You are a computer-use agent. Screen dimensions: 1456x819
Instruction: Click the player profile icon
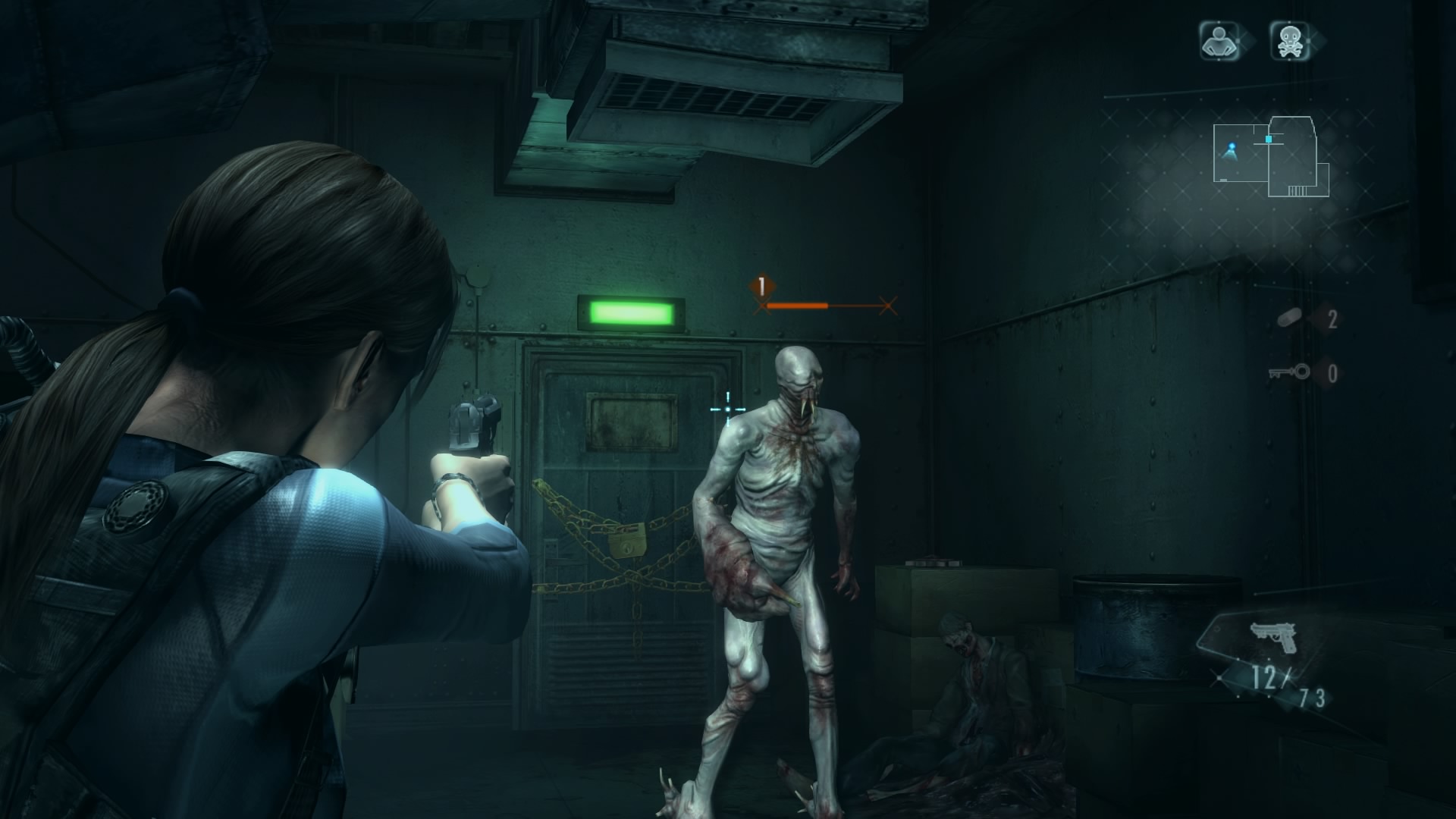(x=1218, y=41)
